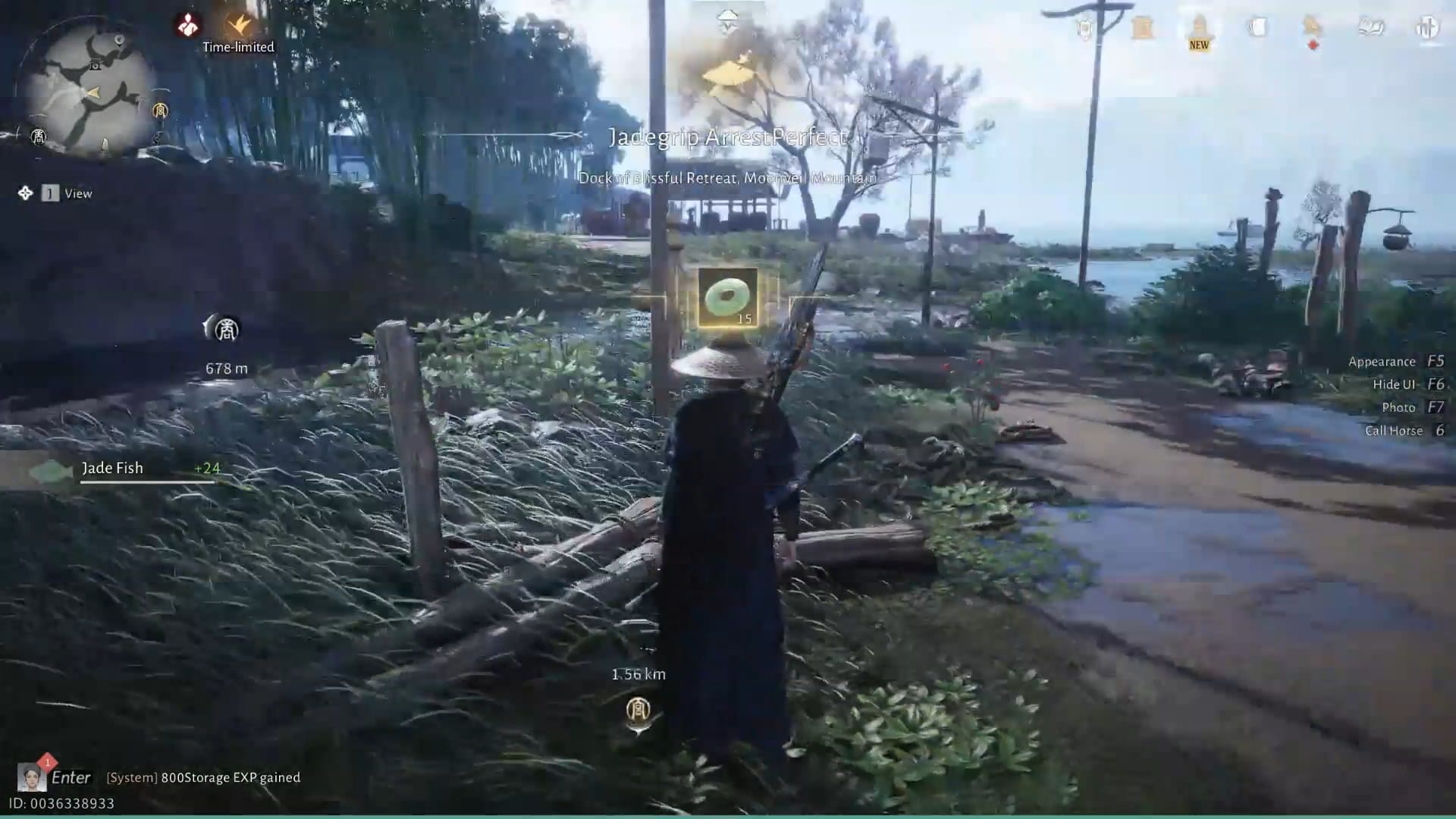The image size is (1456, 819).
Task: Click the red seal icon beside Time-limited
Action: pyautogui.click(x=187, y=24)
